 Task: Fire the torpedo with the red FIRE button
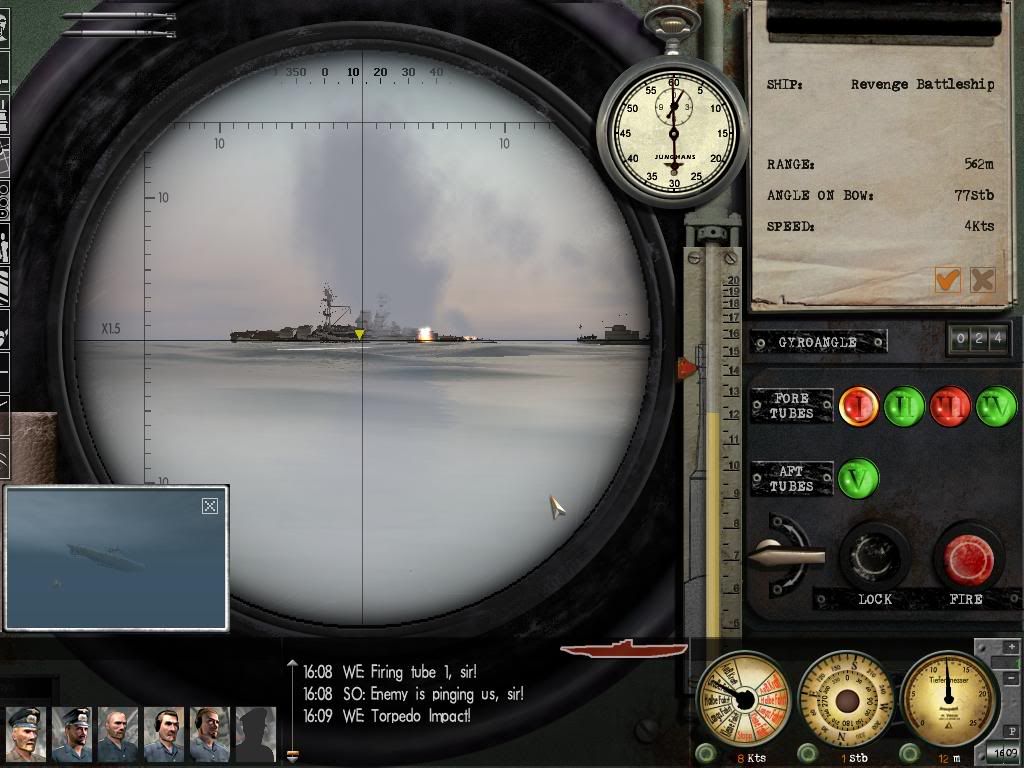pyautogui.click(x=967, y=559)
